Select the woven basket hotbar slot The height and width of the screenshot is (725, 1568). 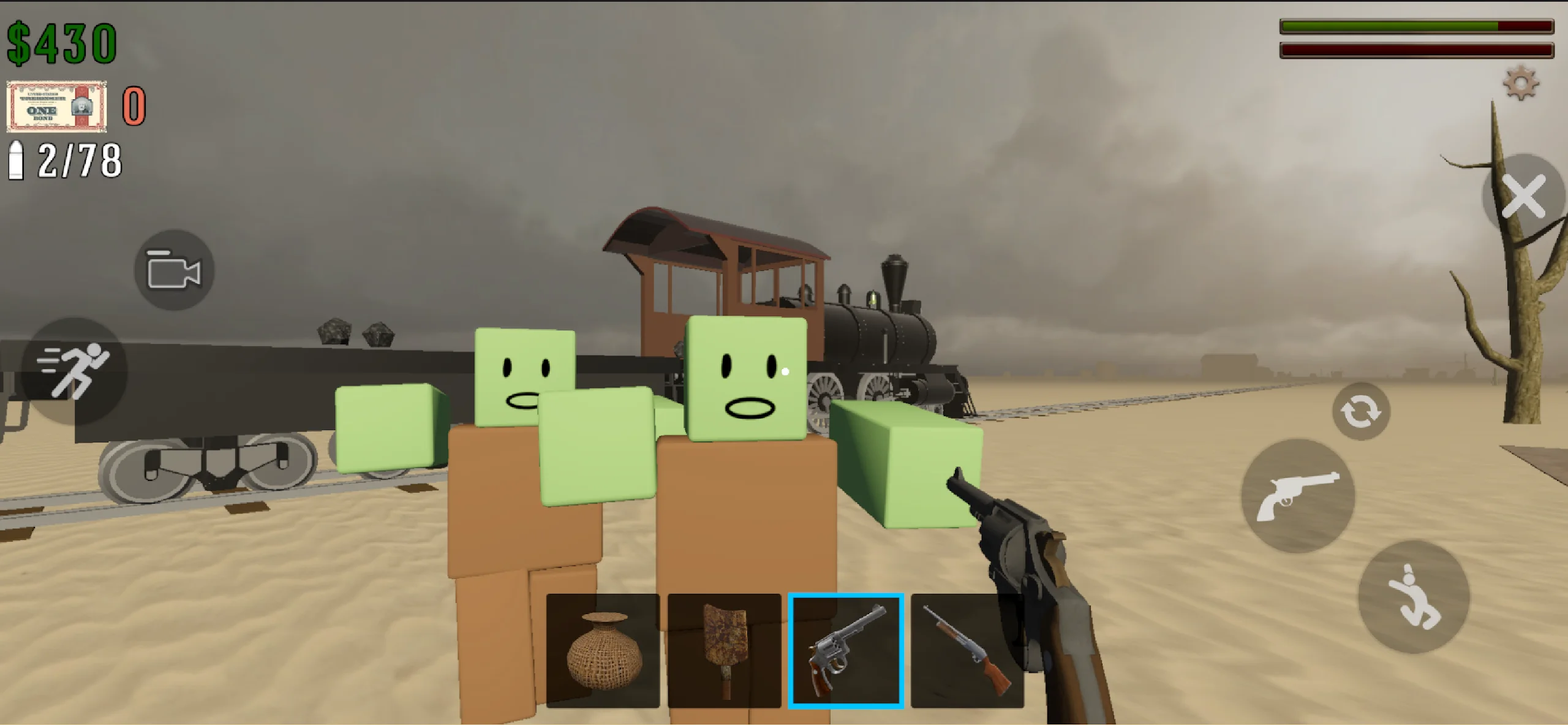pos(603,650)
